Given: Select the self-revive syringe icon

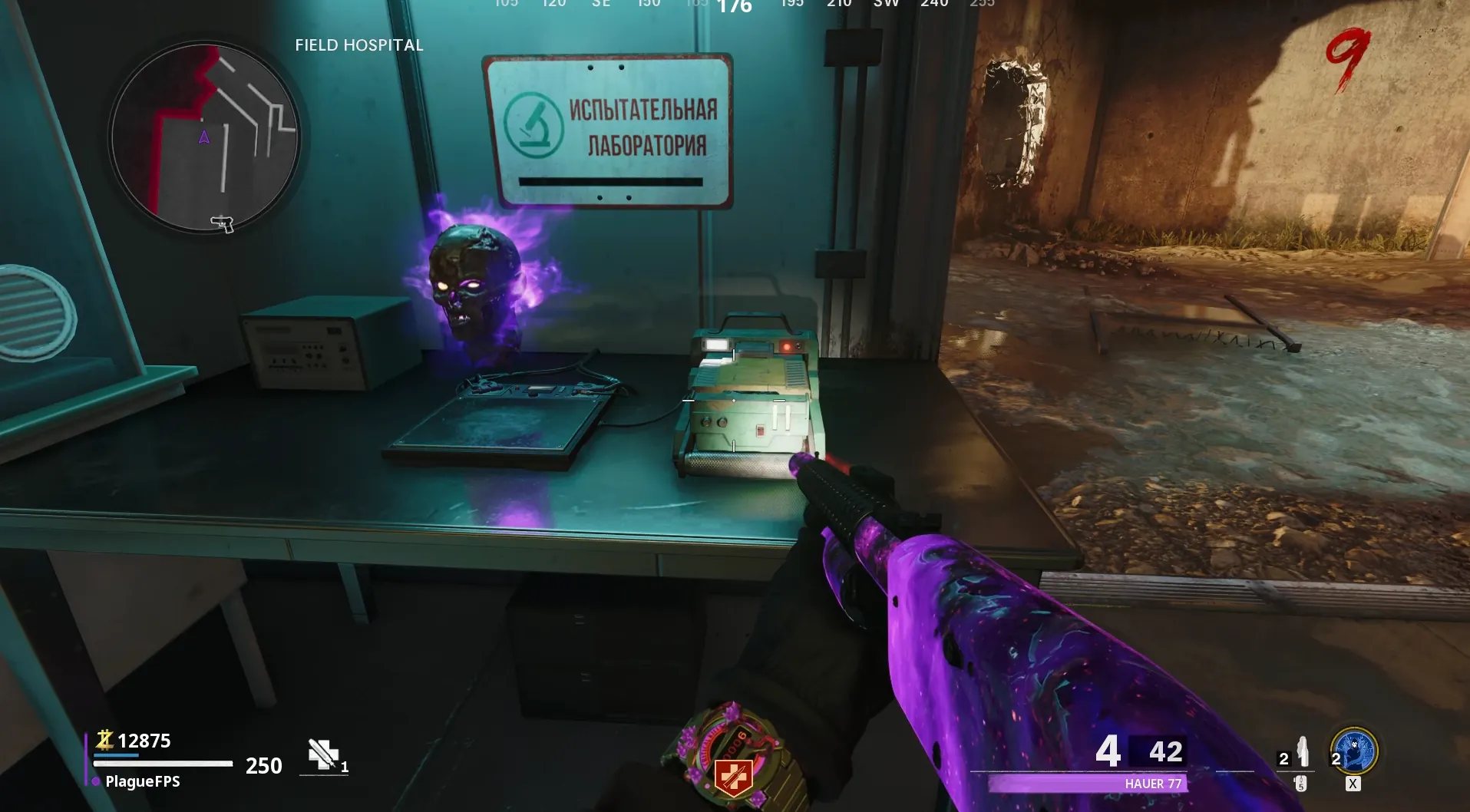Looking at the screenshot, I should (323, 754).
